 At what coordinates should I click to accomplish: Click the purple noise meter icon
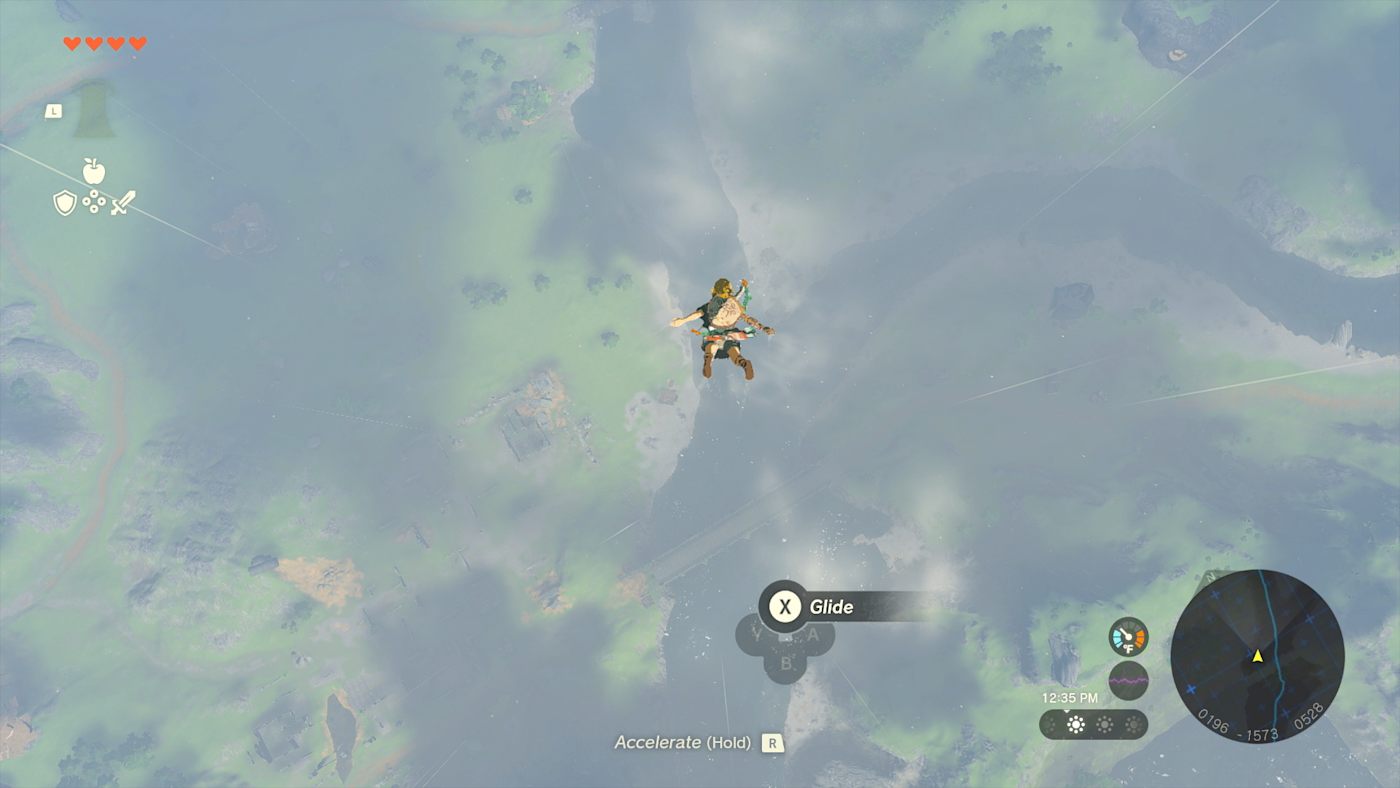coord(1128,680)
